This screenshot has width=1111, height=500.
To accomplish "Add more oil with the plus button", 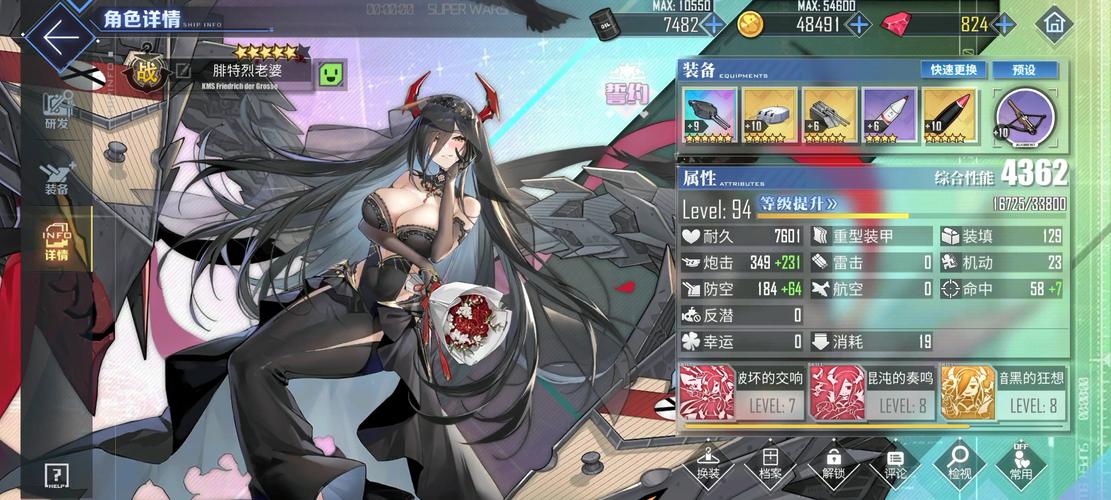I will pyautogui.click(x=712, y=25).
